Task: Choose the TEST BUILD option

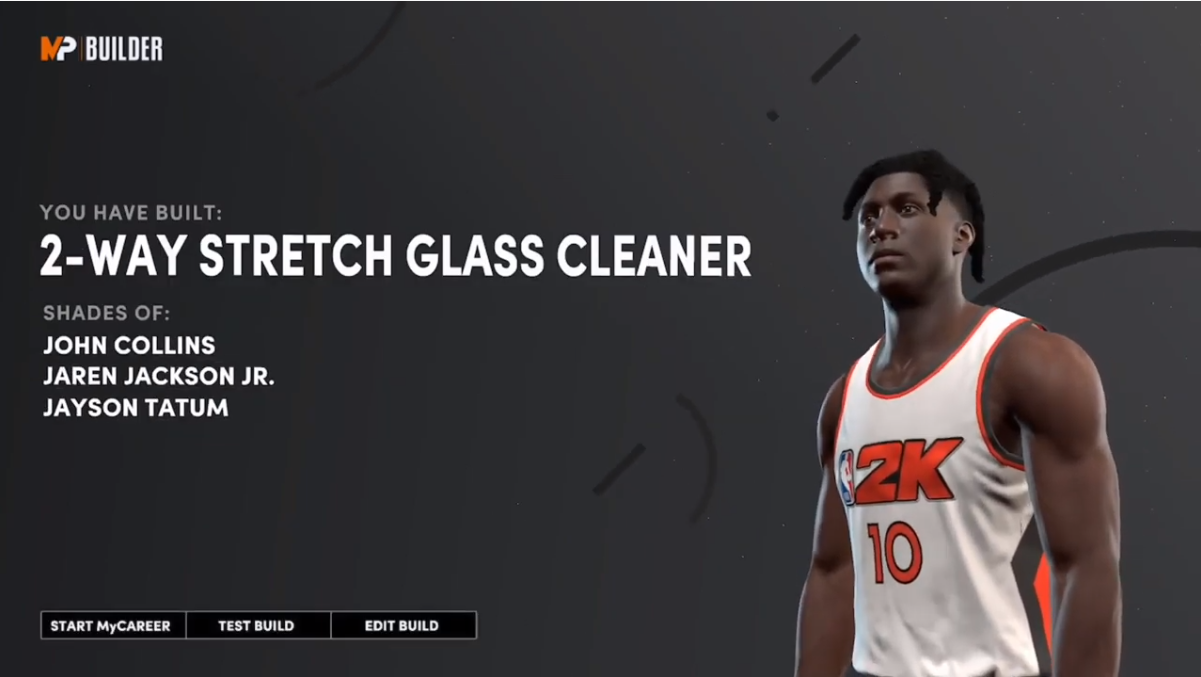Action: point(257,626)
